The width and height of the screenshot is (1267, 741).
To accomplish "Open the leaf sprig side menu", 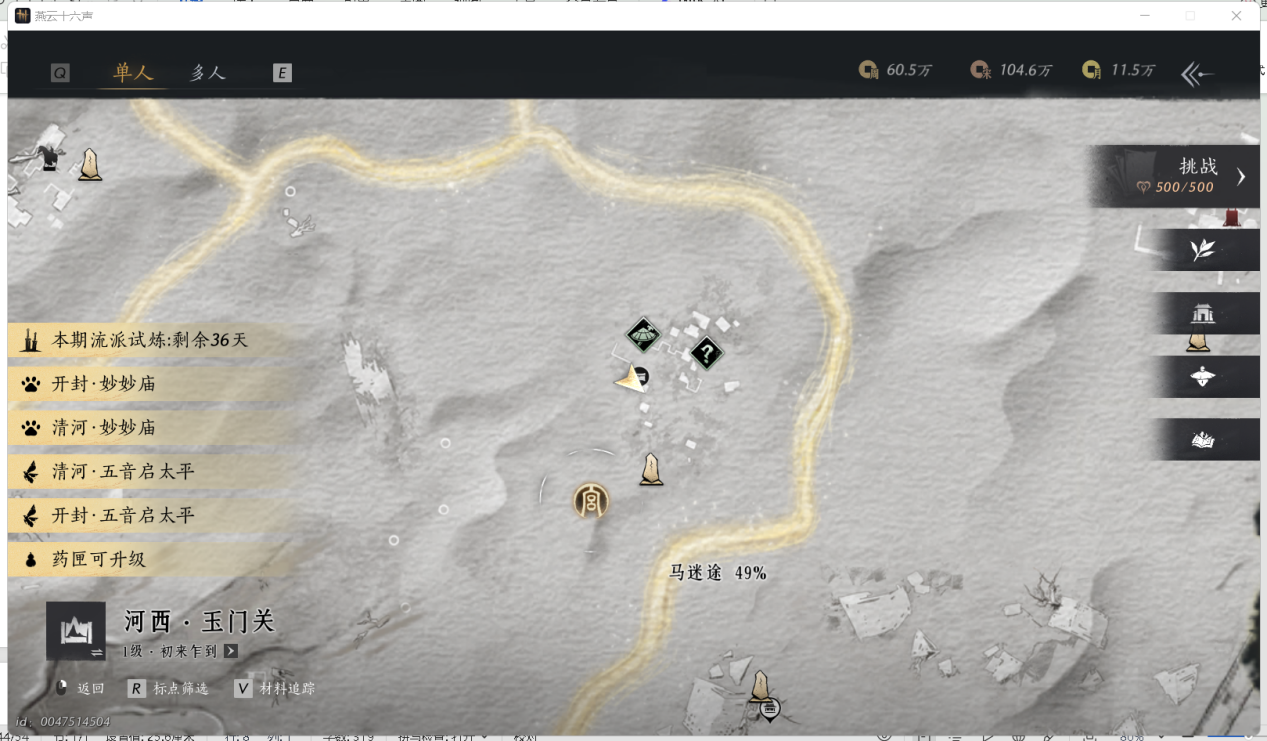I will tap(1202, 250).
